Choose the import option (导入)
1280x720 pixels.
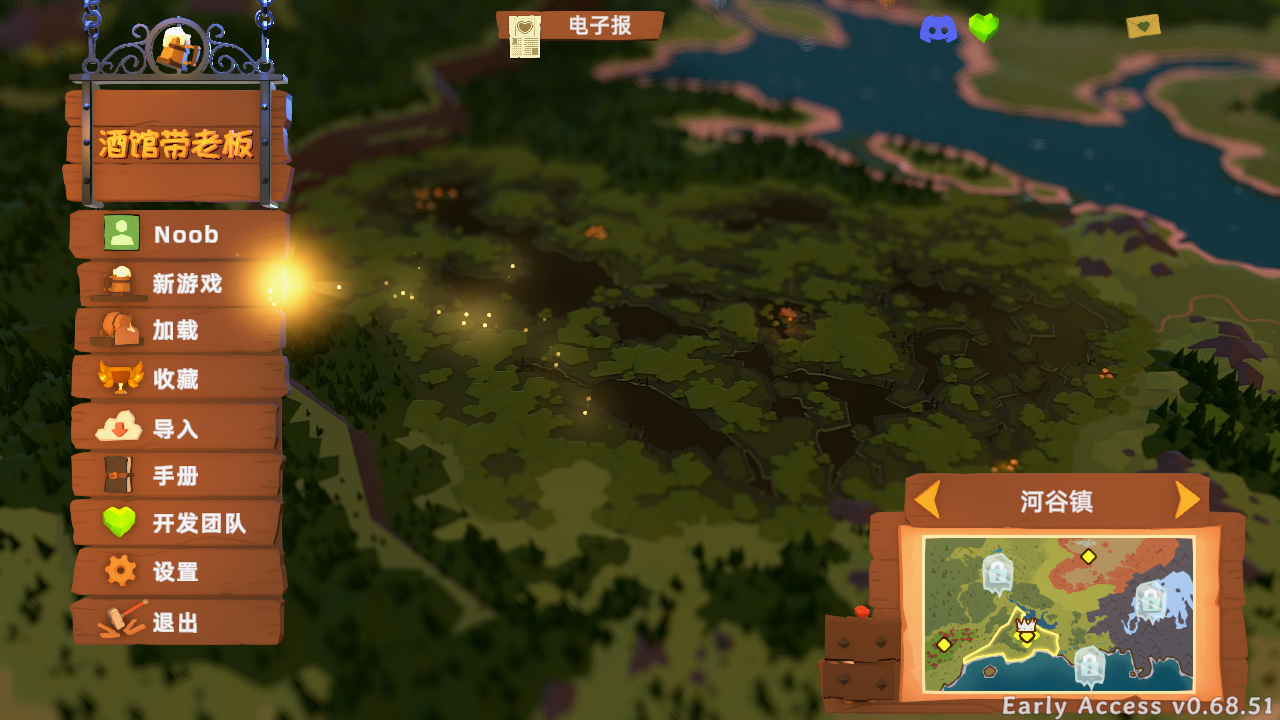point(176,429)
